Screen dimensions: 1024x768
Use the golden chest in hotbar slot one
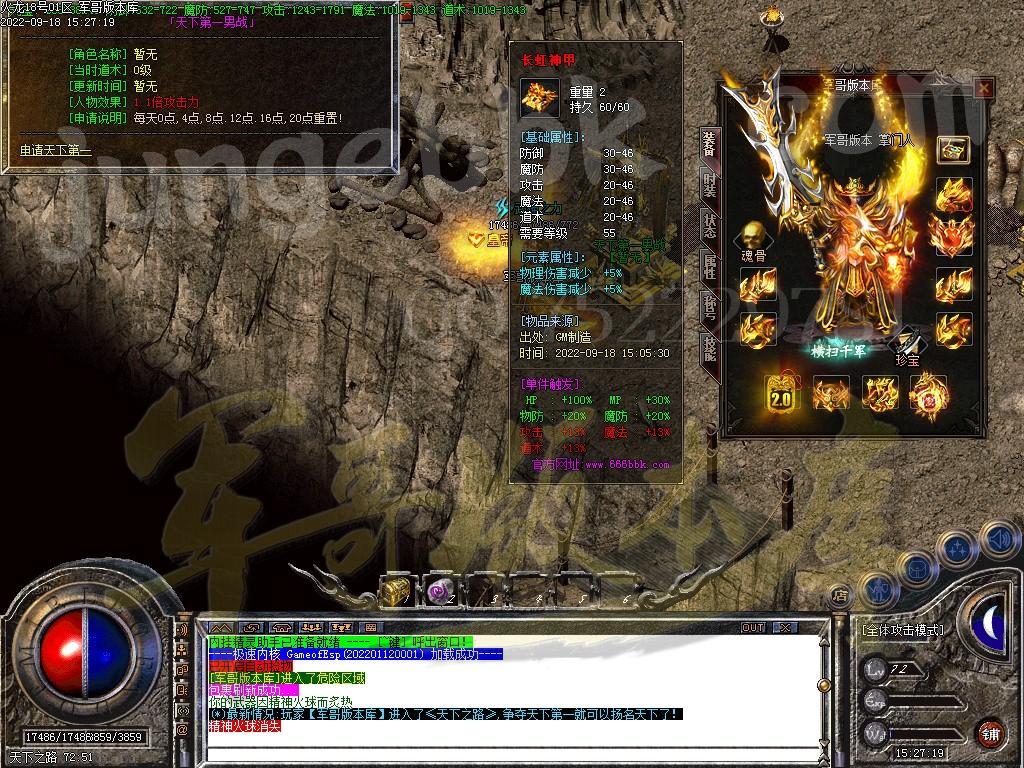tap(397, 591)
